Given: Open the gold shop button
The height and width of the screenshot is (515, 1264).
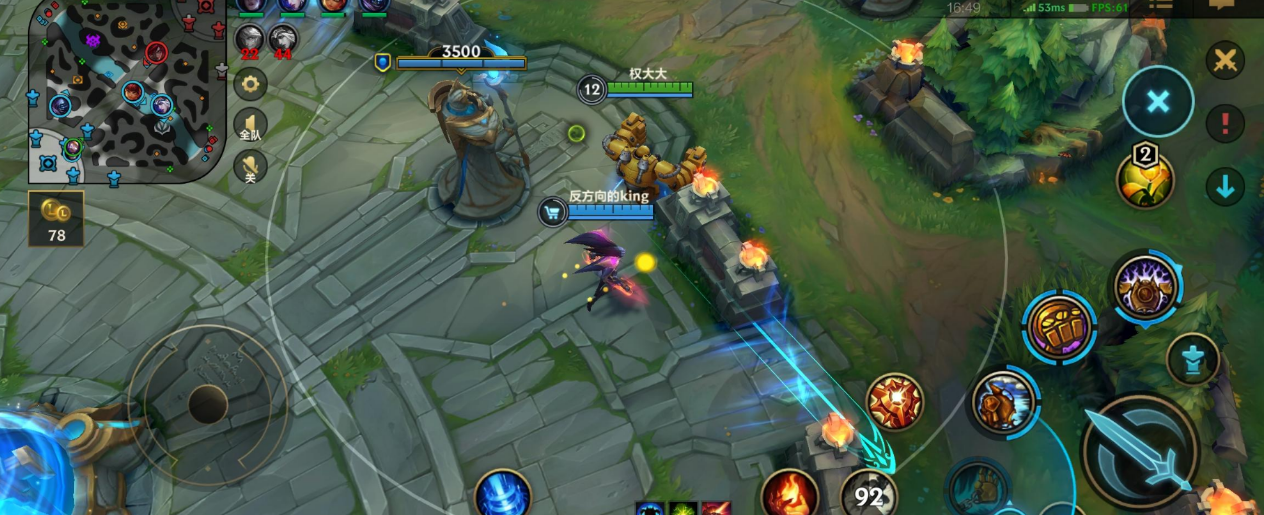Looking at the screenshot, I should coord(56,219).
